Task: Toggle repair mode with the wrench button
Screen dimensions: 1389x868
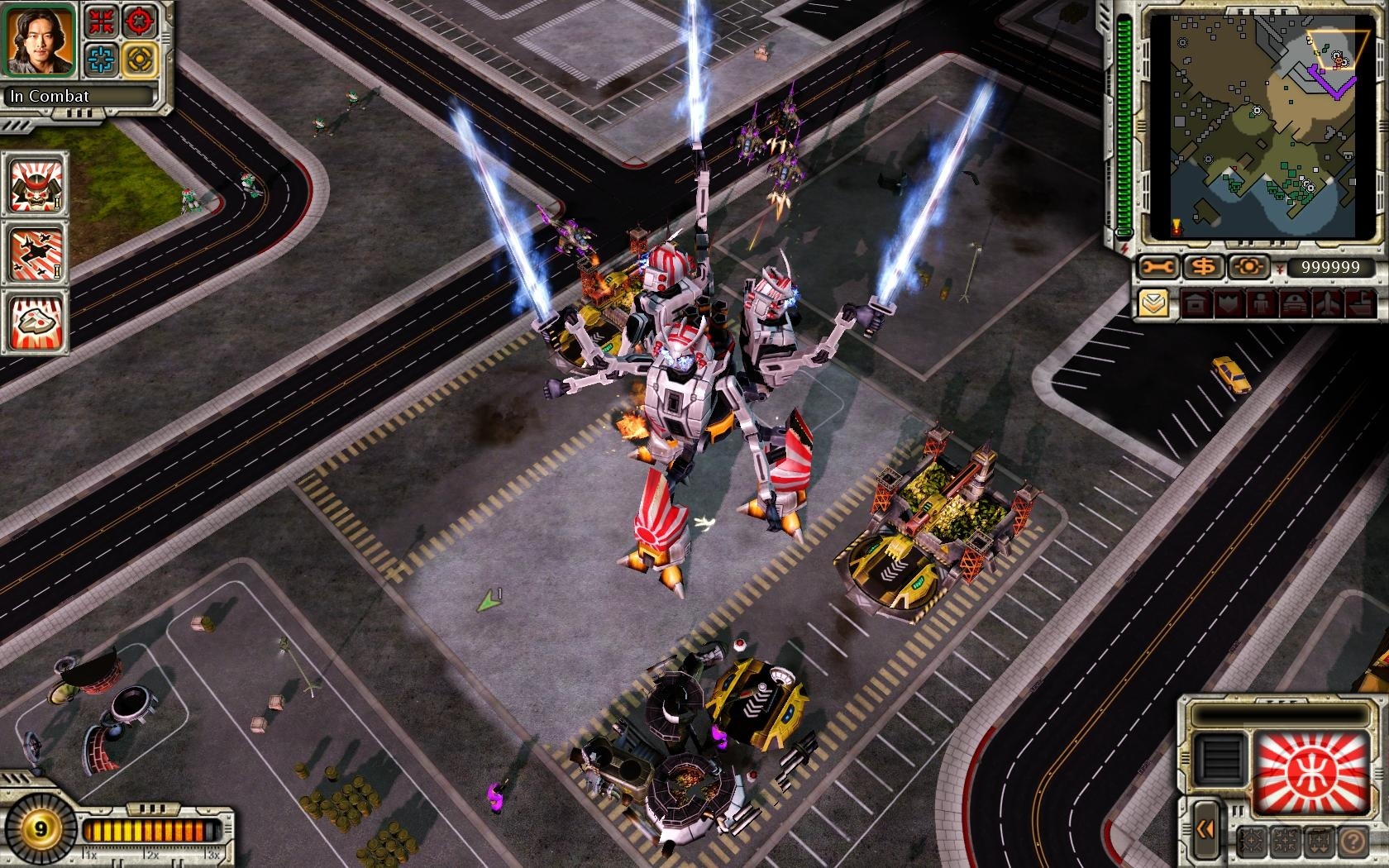Action: click(x=1157, y=267)
